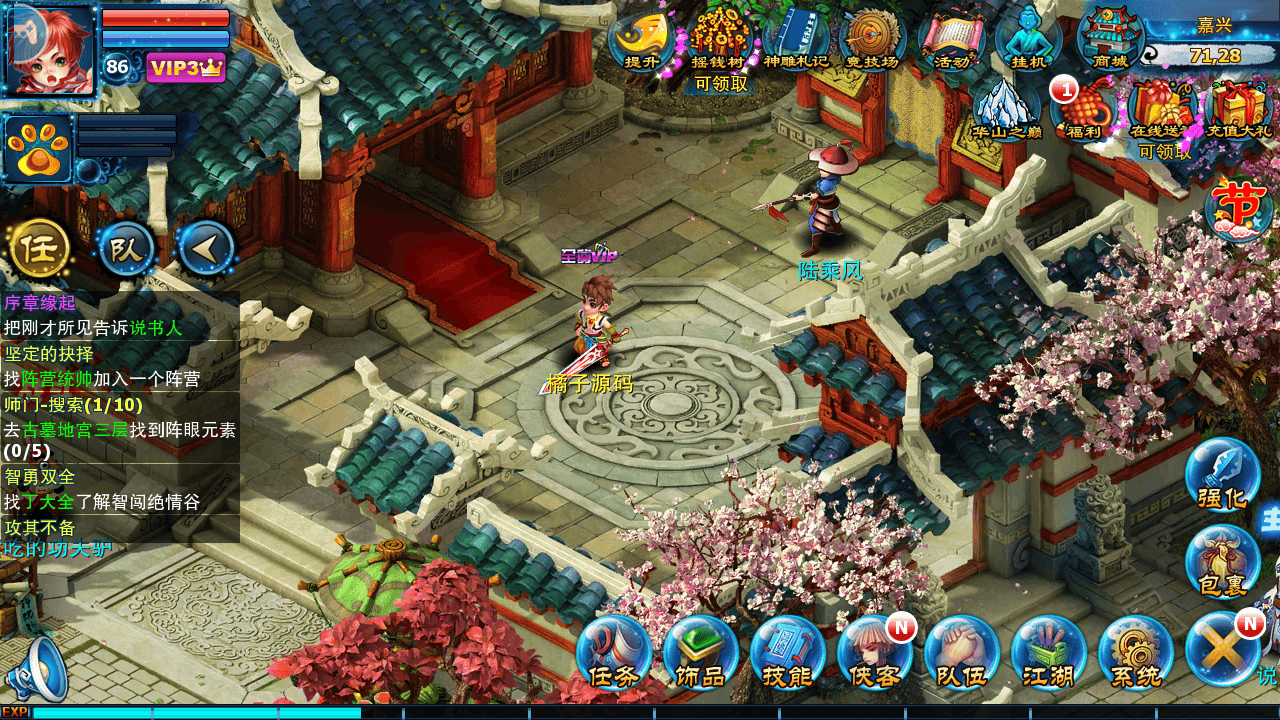Open the 挂机 auto-play feature
Image resolution: width=1280 pixels, height=720 pixels.
1028,38
